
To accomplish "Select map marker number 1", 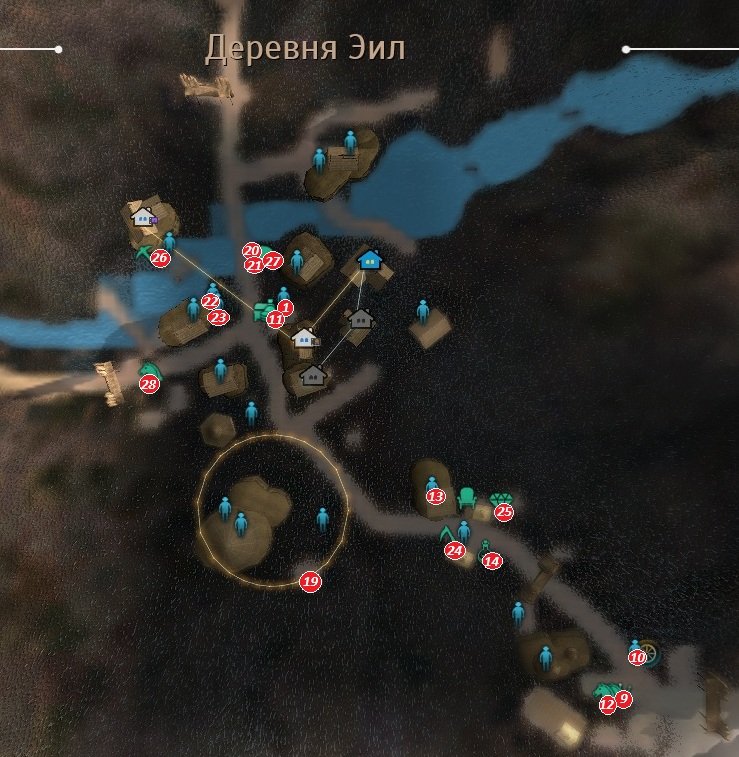I will point(285,307).
